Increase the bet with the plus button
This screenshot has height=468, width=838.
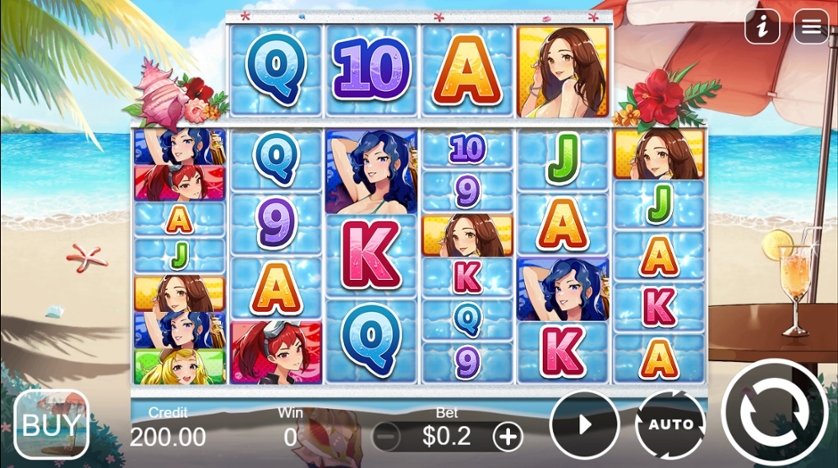508,436
